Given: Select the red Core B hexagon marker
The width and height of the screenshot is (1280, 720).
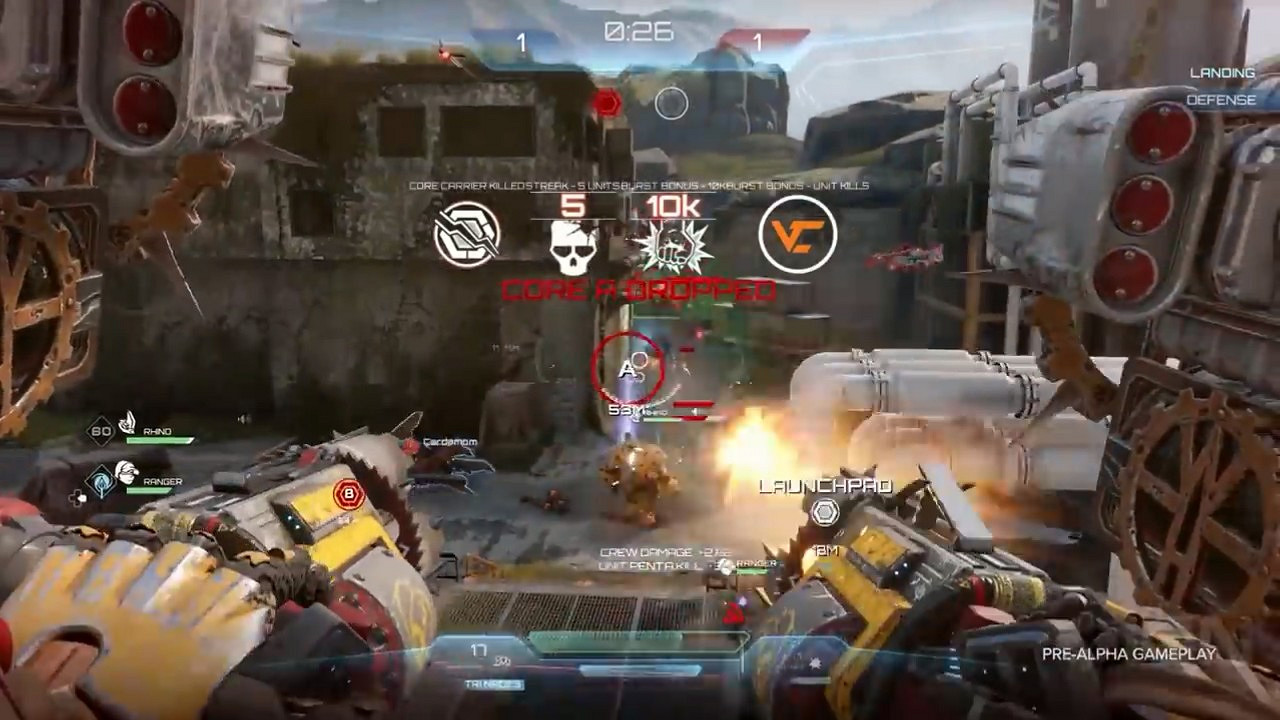Looking at the screenshot, I should (x=348, y=492).
